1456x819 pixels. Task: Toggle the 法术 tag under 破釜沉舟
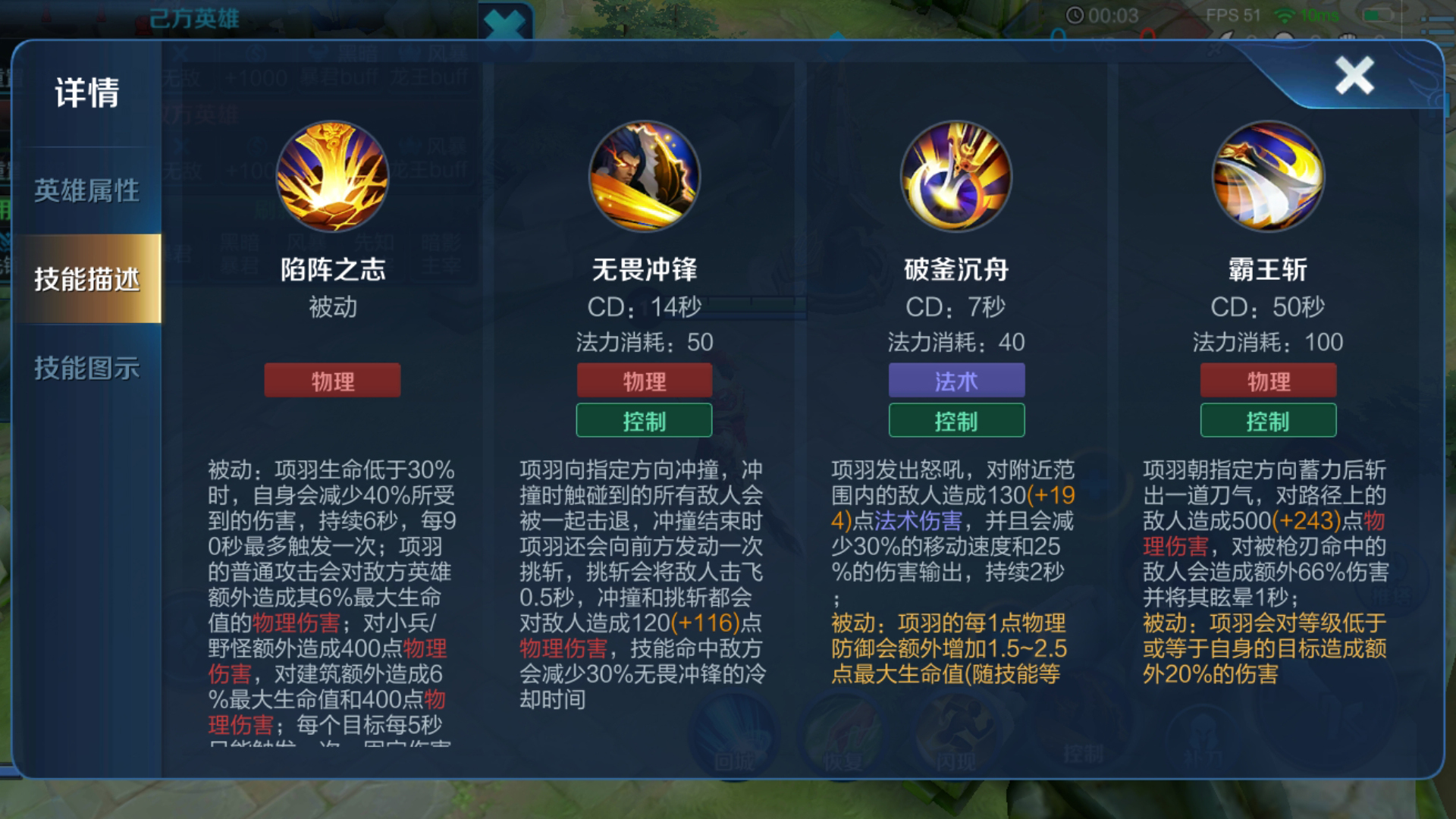pos(956,381)
